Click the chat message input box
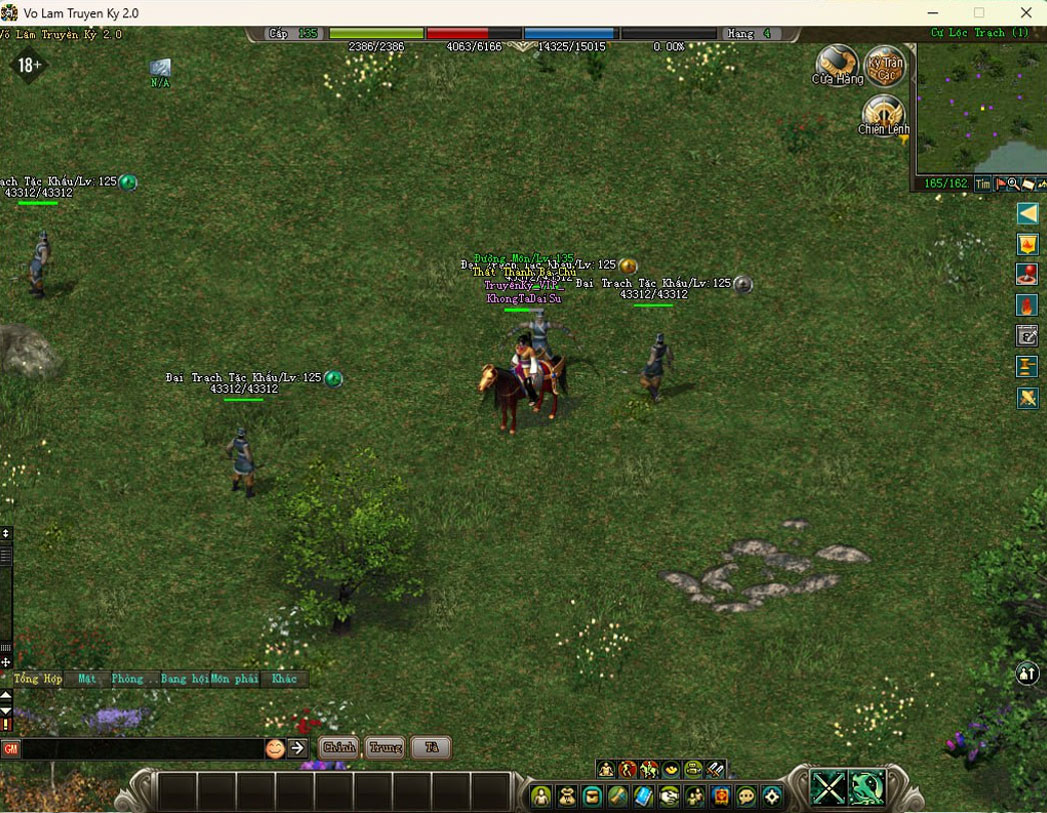1047x813 pixels. [x=142, y=748]
